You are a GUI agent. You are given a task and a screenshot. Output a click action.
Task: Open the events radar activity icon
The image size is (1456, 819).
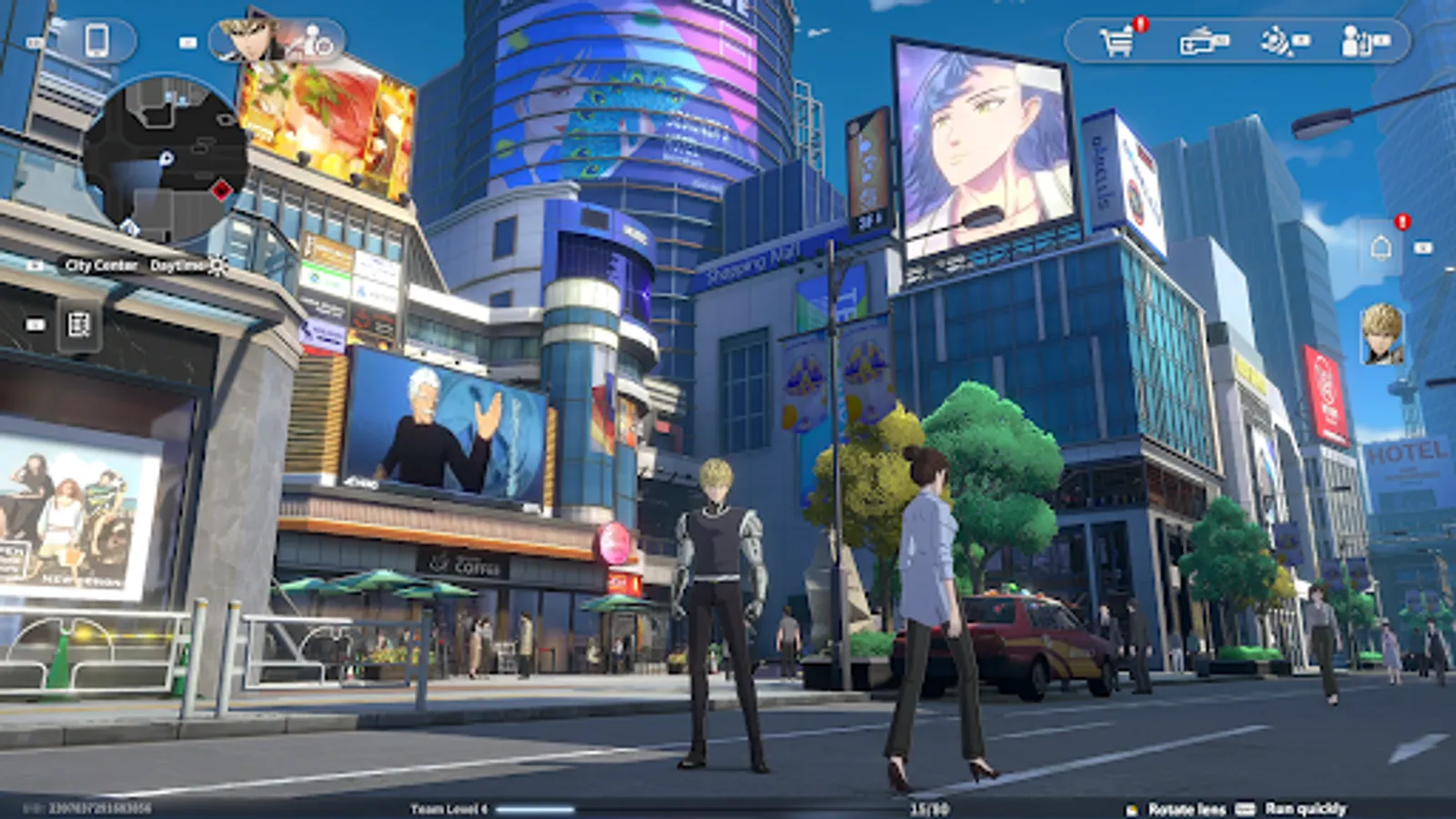click(1274, 41)
